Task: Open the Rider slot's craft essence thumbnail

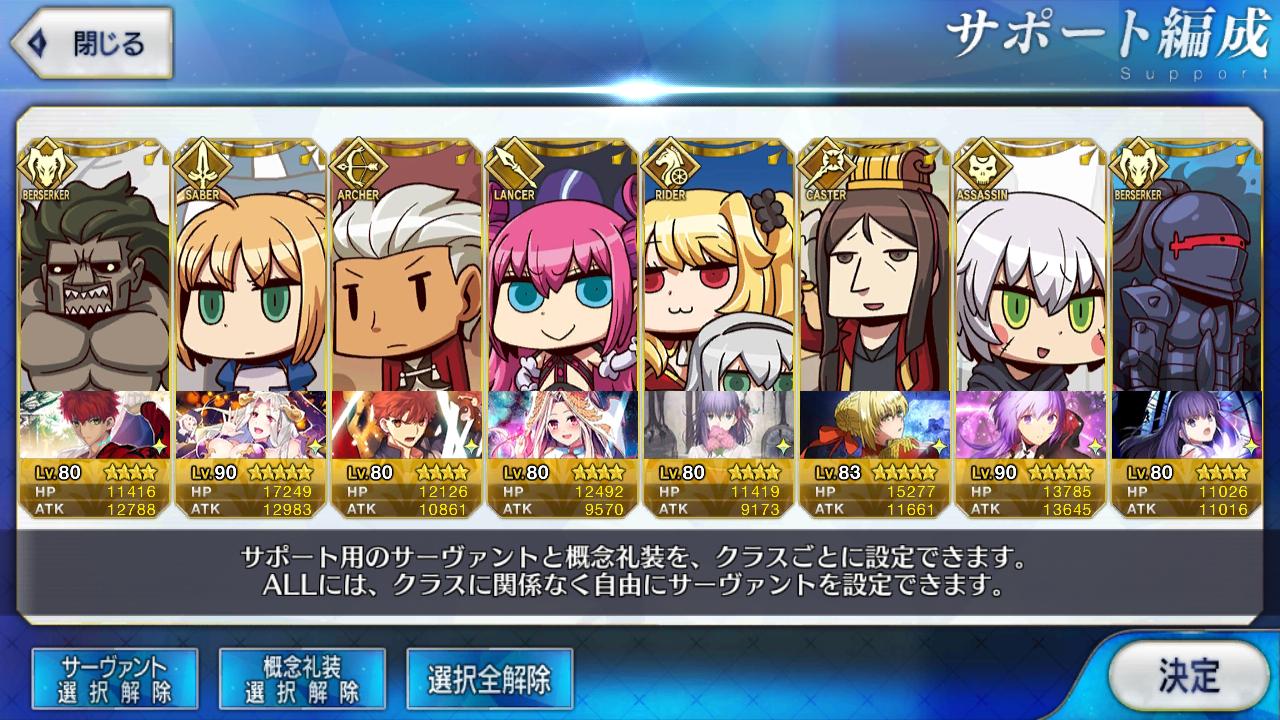Action: [x=718, y=424]
